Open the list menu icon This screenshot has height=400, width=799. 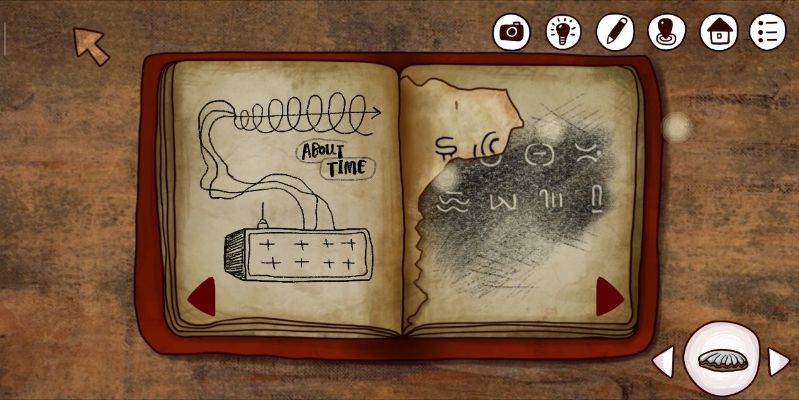pyautogui.click(x=768, y=31)
